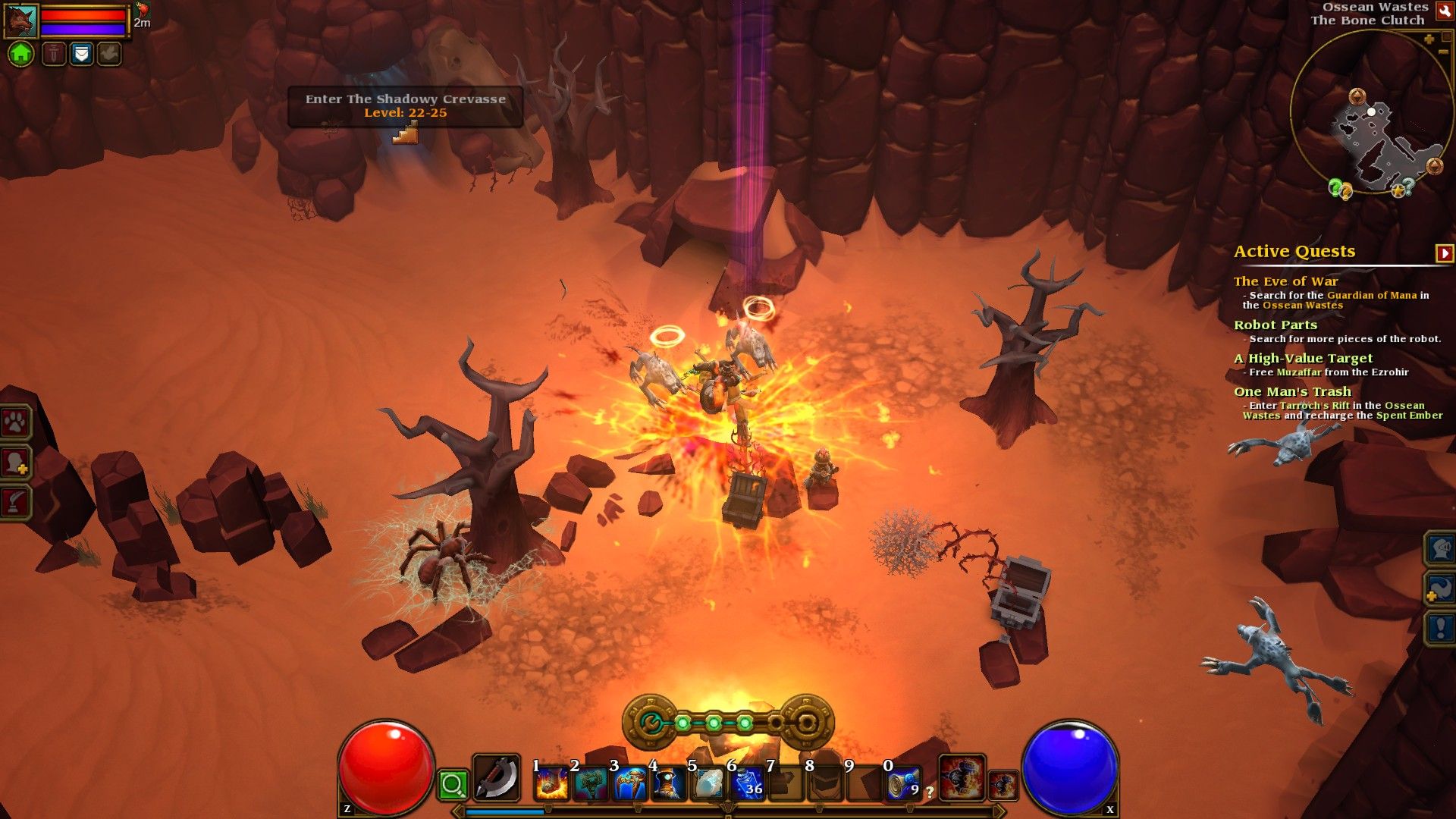Select The Eve of War quest
This screenshot has width=1456, height=819.
coord(1285,281)
